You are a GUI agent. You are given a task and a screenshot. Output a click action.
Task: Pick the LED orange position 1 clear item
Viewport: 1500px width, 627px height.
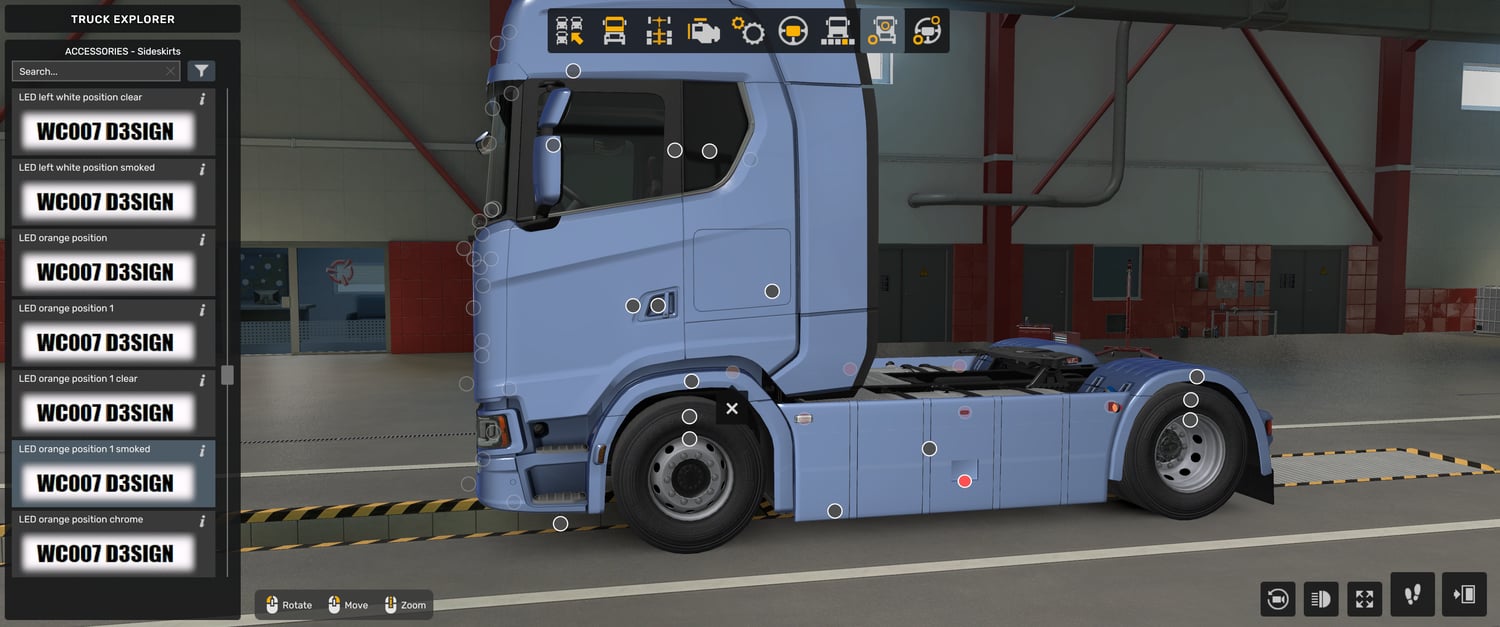[x=104, y=412]
